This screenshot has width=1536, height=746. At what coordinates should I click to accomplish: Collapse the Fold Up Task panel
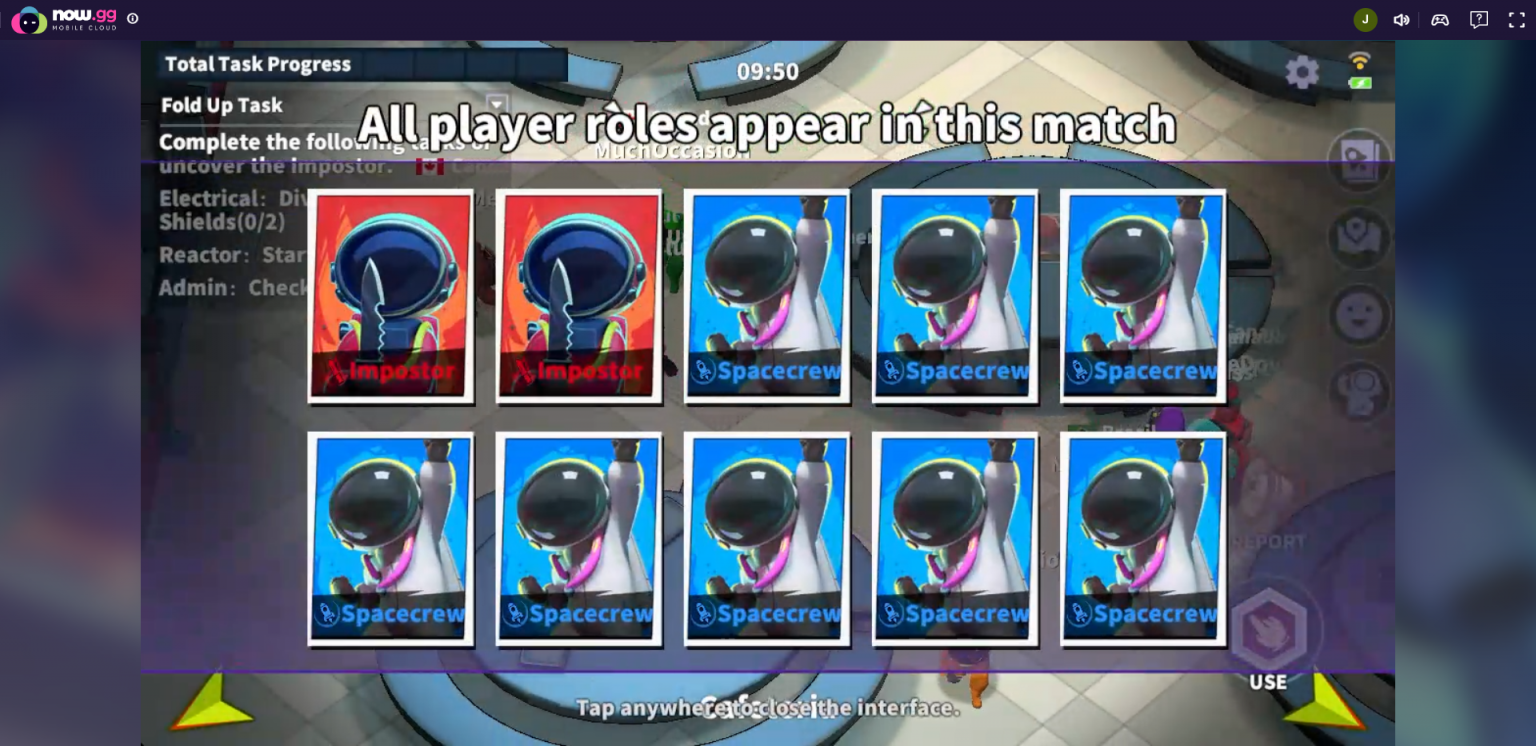point(494,104)
